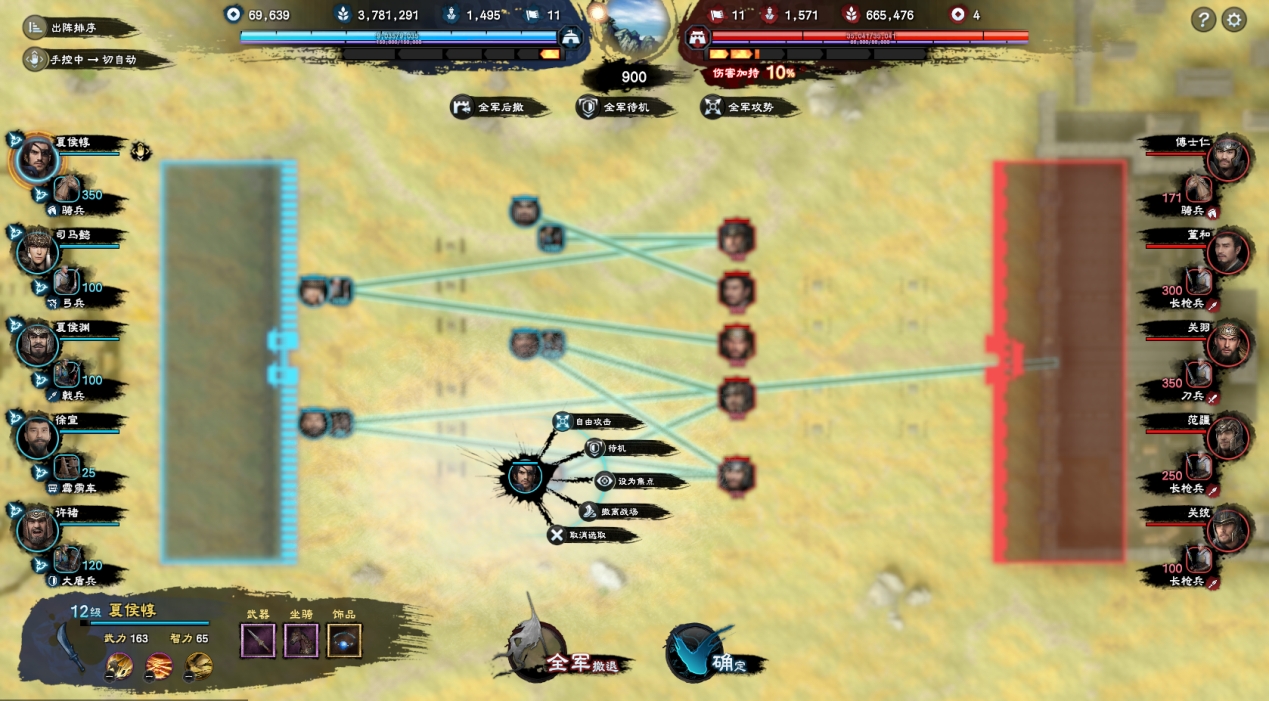Viewport: 1269px width, 701px height.
Task: Open the help question mark button
Action: coord(1203,19)
